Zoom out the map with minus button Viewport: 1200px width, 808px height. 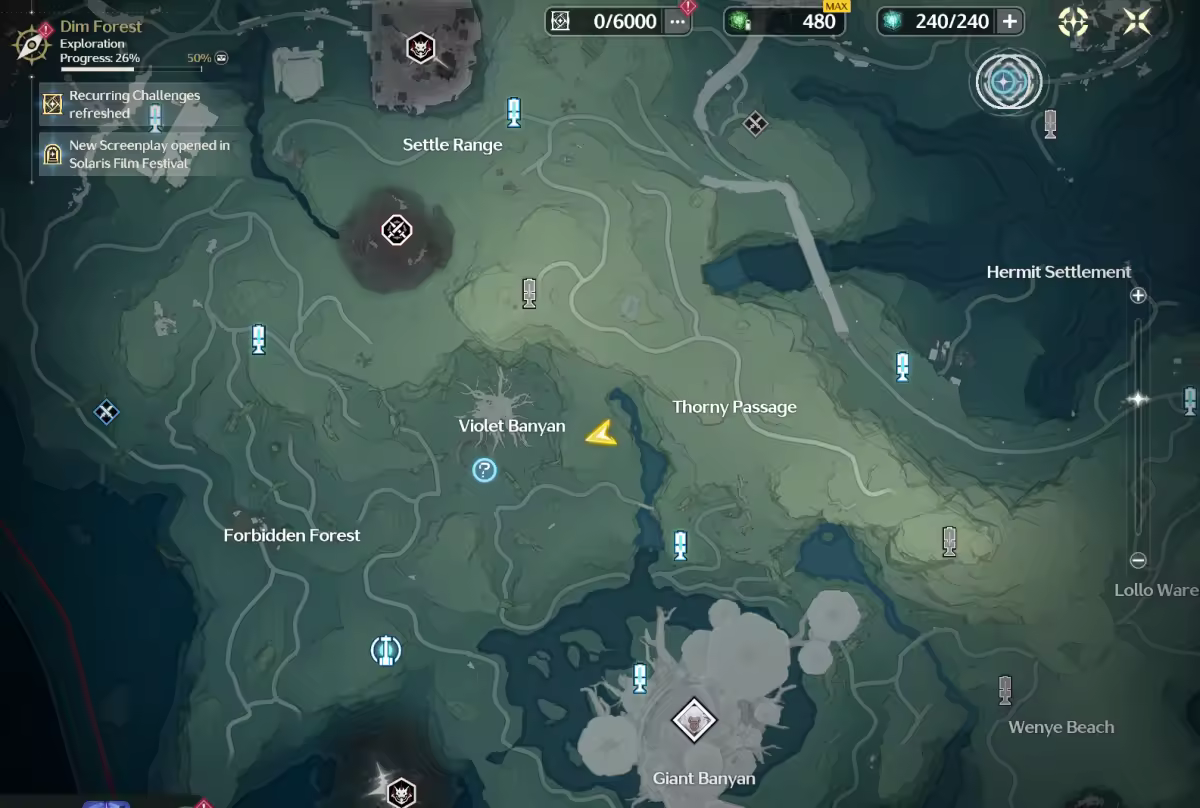1137,560
